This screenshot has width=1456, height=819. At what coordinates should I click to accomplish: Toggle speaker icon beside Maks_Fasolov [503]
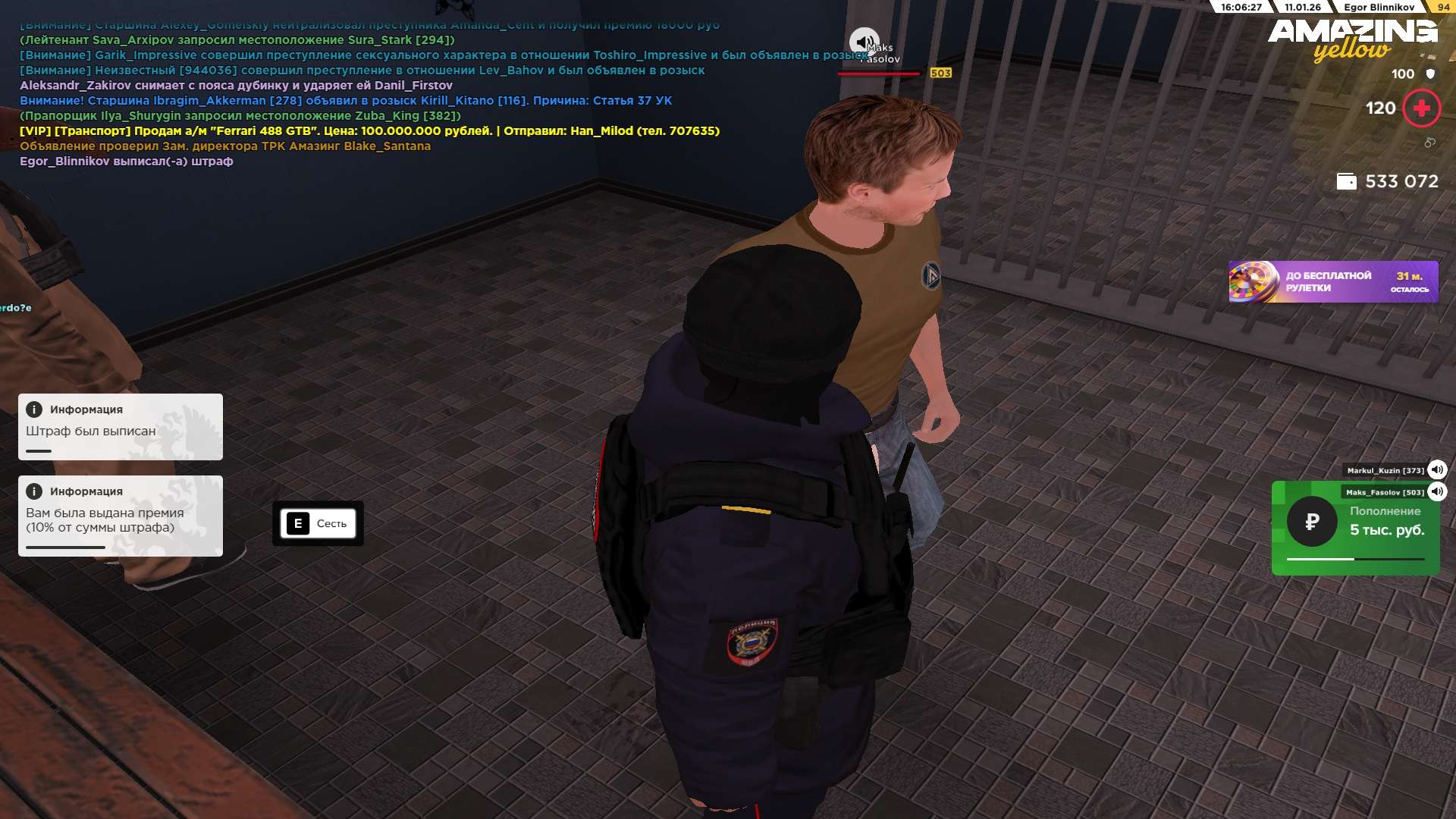1437,492
